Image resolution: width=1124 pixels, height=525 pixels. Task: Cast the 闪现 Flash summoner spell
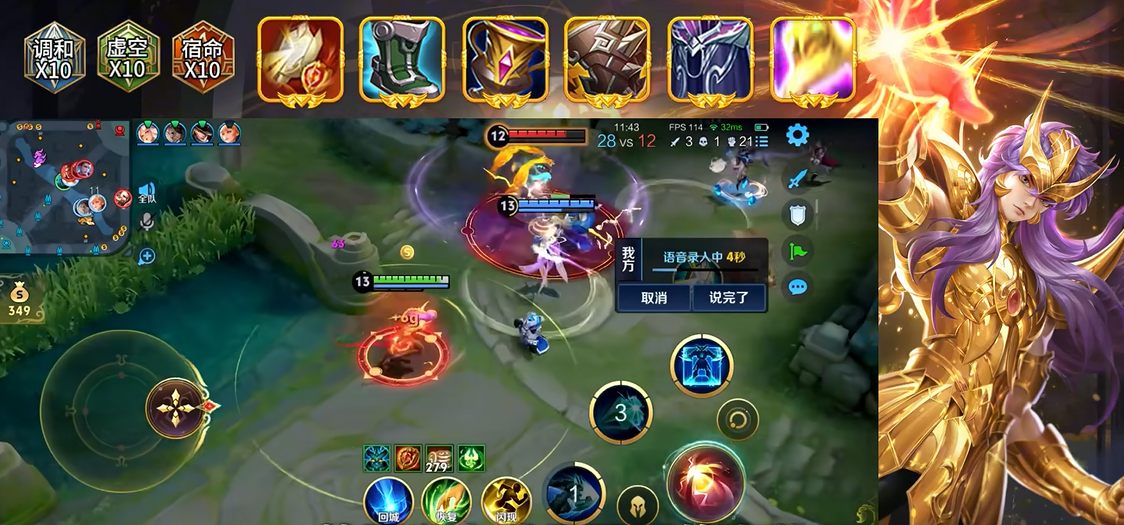(x=505, y=500)
